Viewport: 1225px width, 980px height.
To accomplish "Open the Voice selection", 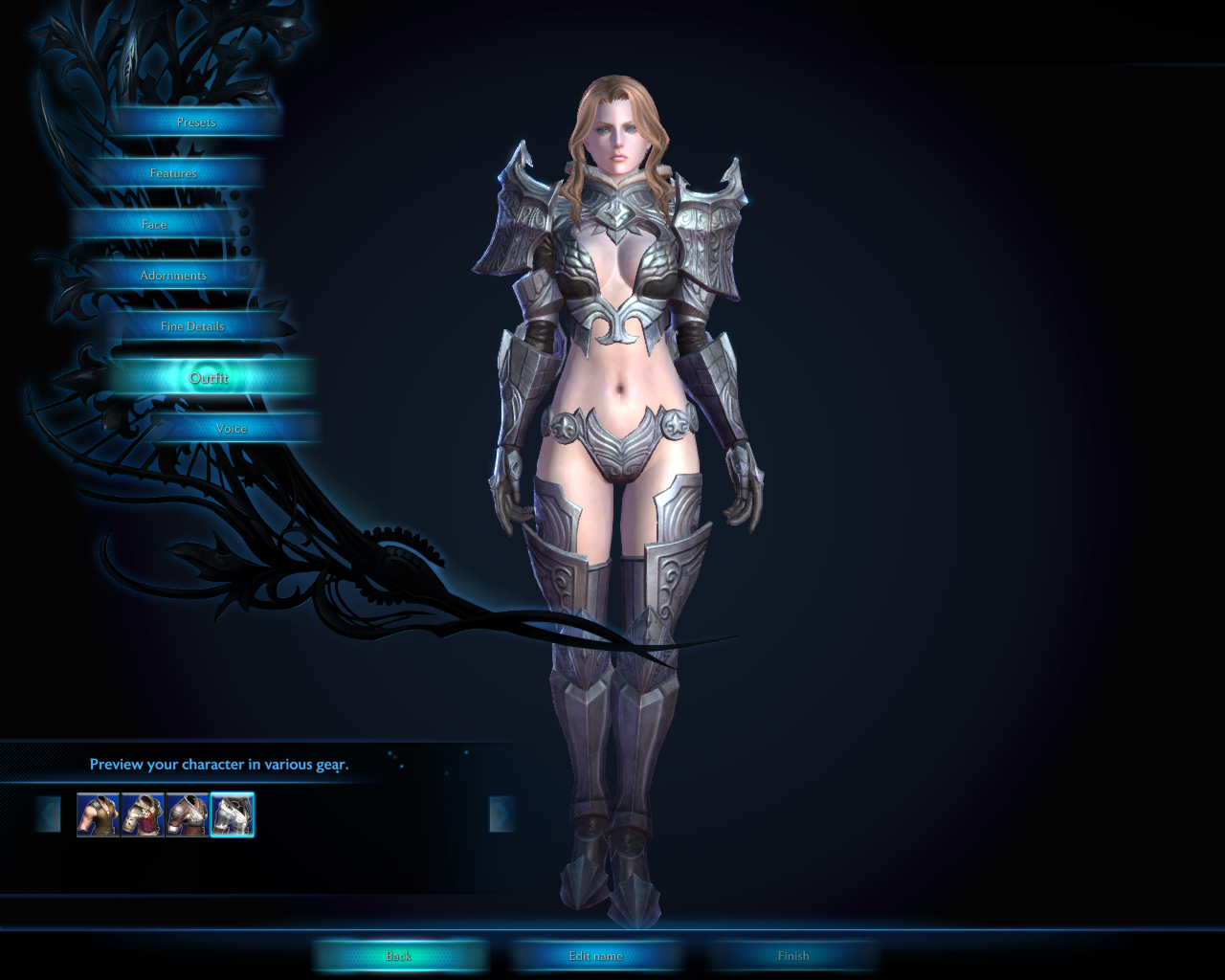I will click(232, 429).
